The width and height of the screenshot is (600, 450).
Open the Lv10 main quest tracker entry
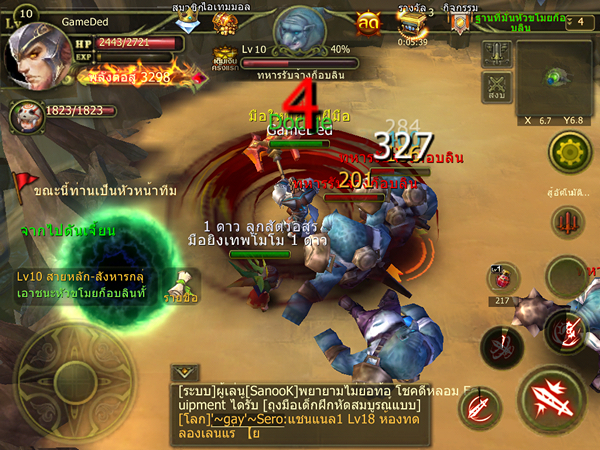pos(80,284)
